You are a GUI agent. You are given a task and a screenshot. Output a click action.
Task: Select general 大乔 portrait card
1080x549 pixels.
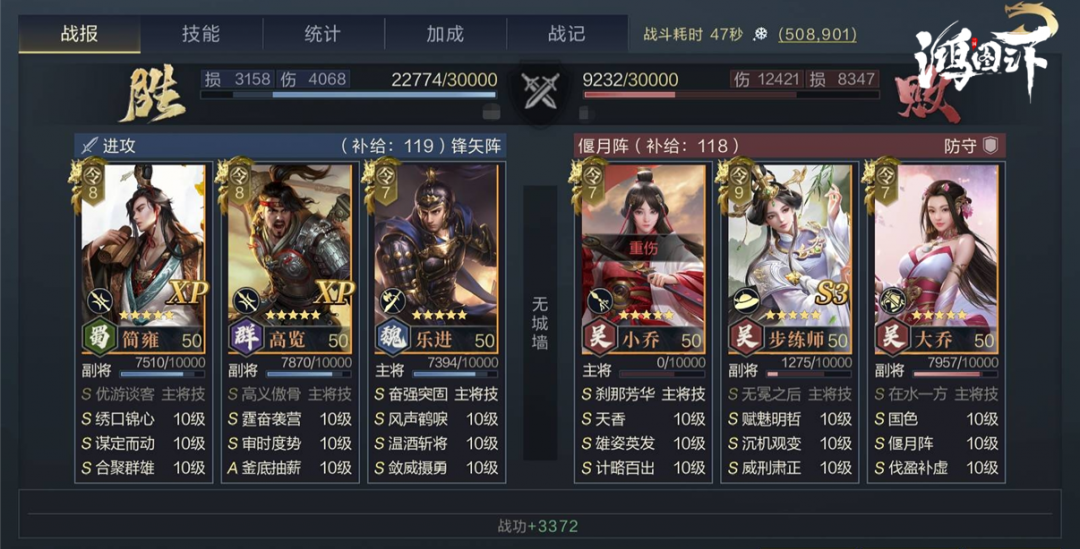pos(936,250)
